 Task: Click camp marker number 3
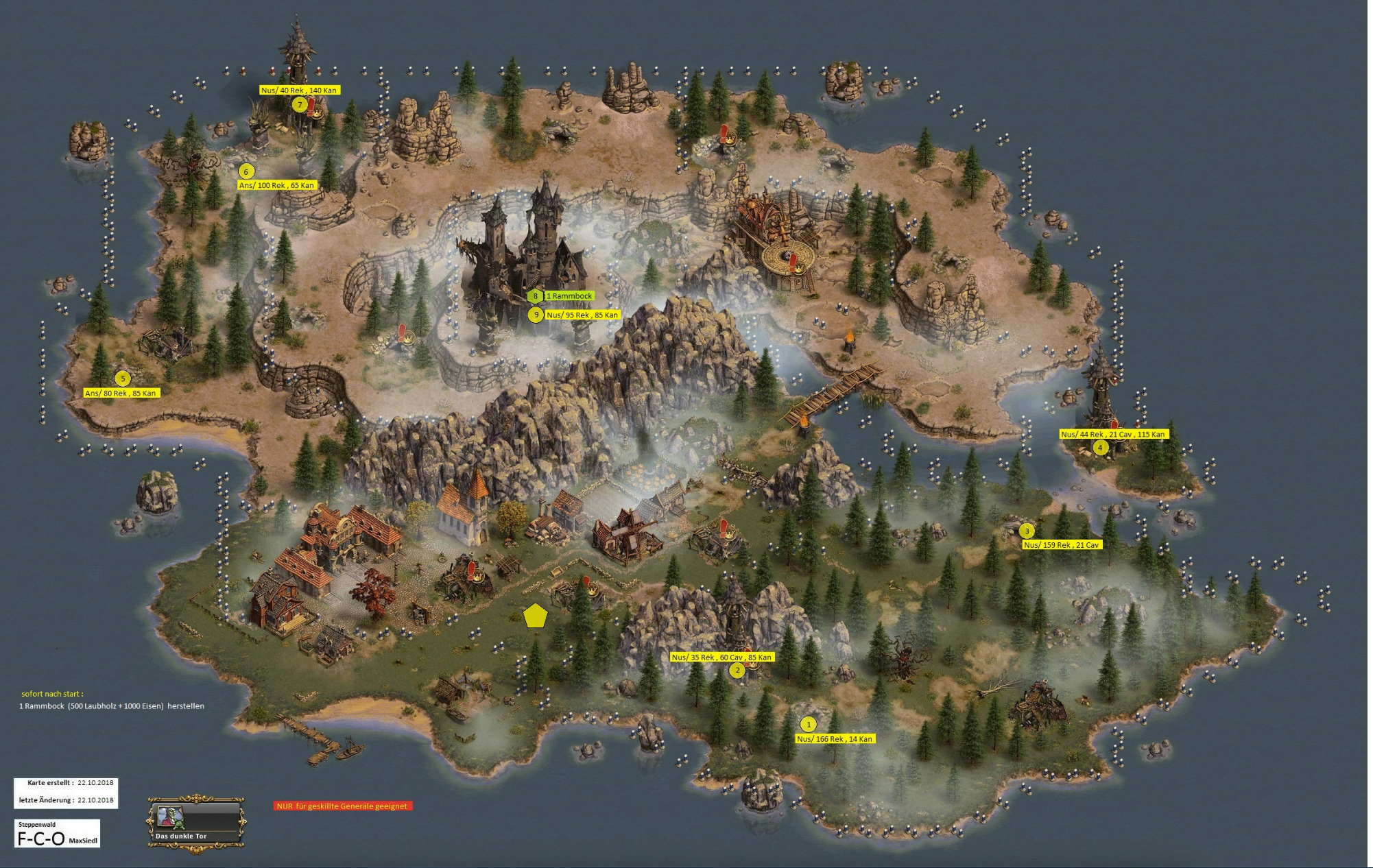[x=1026, y=531]
